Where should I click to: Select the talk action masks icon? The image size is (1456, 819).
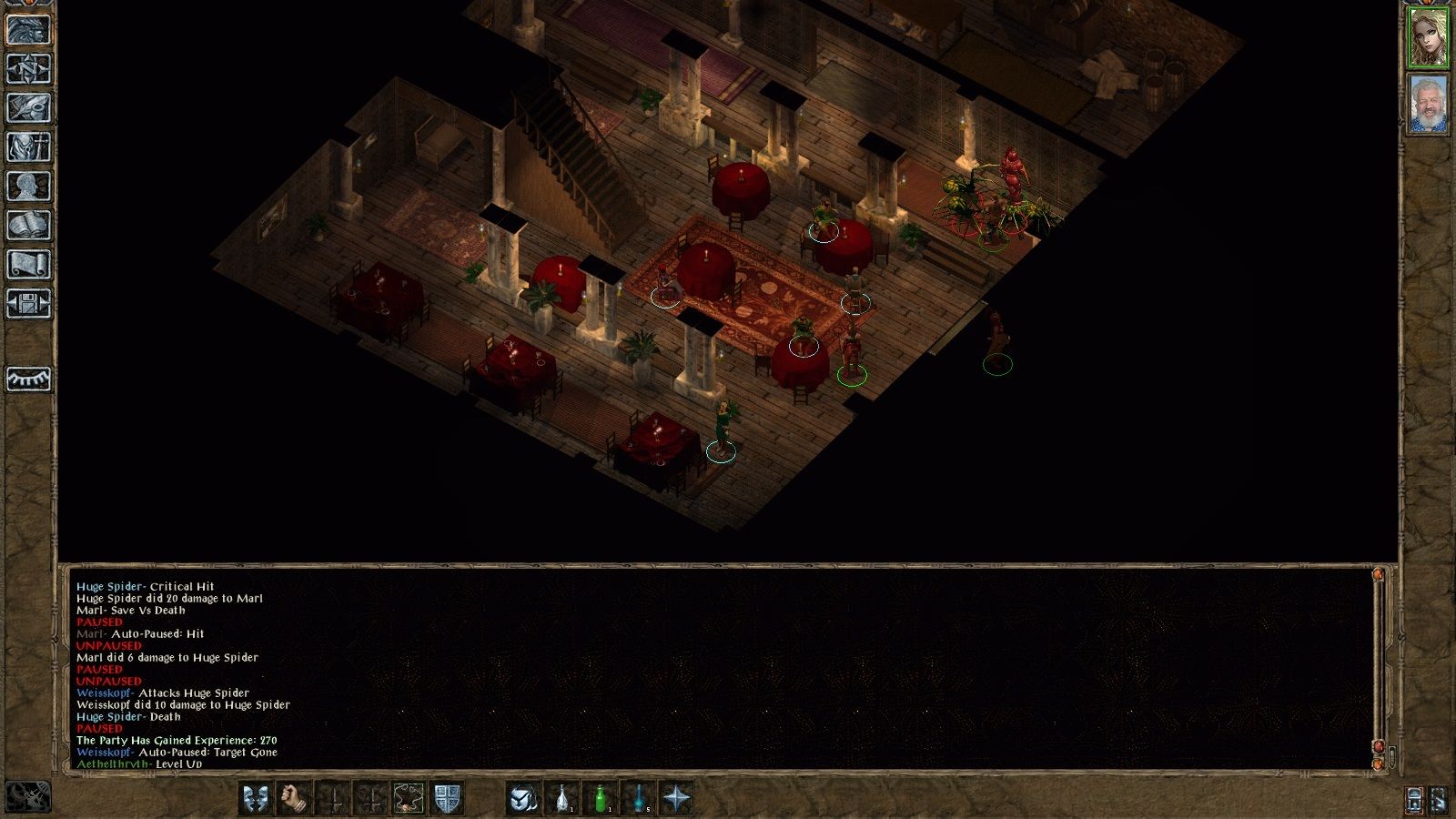tap(255, 799)
